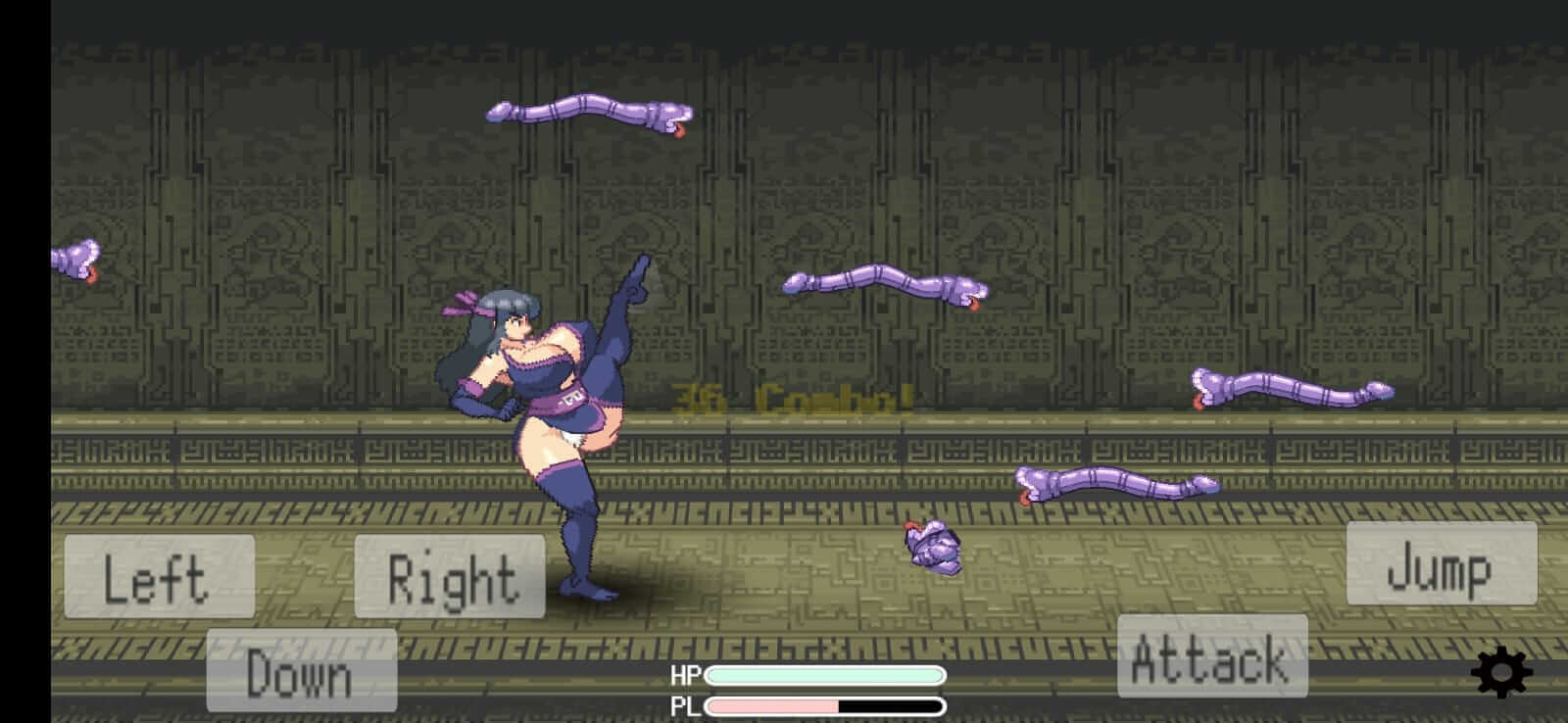Open the settings gear menu
Viewport: 1568px width, 723px height.
click(1502, 672)
